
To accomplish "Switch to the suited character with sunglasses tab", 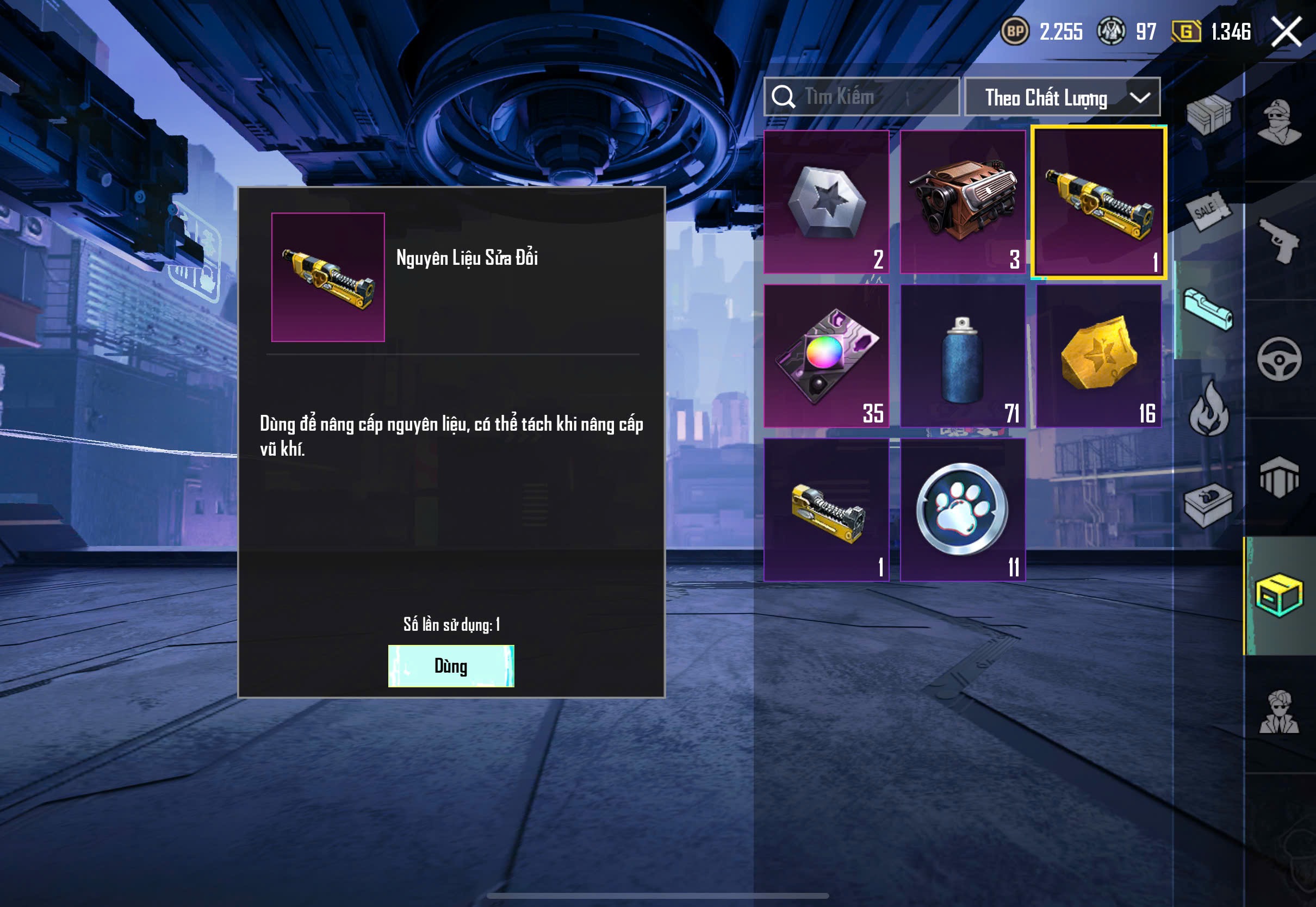I will 1279,713.
